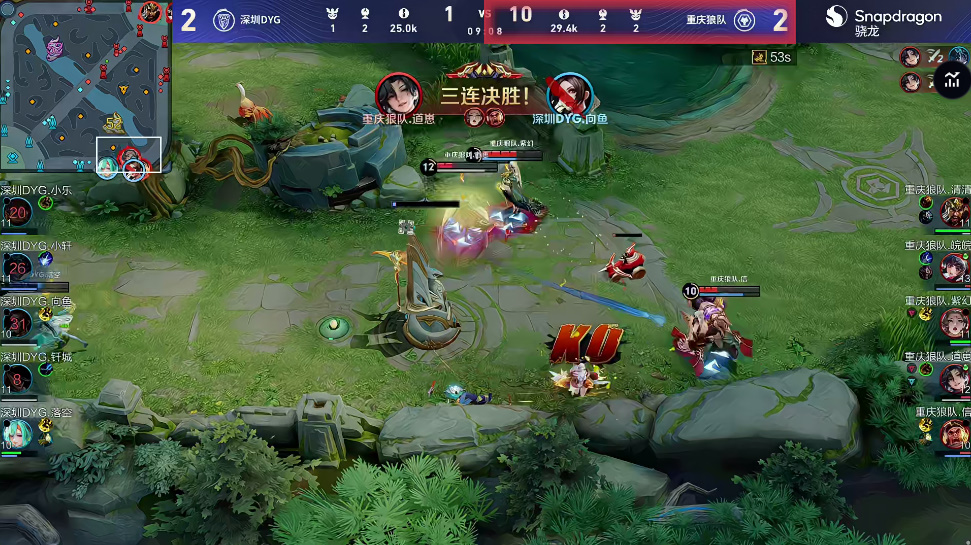This screenshot has width=971, height=545.
Task: Select player 深圳DYG.小轩 portrait
Action: point(18,267)
